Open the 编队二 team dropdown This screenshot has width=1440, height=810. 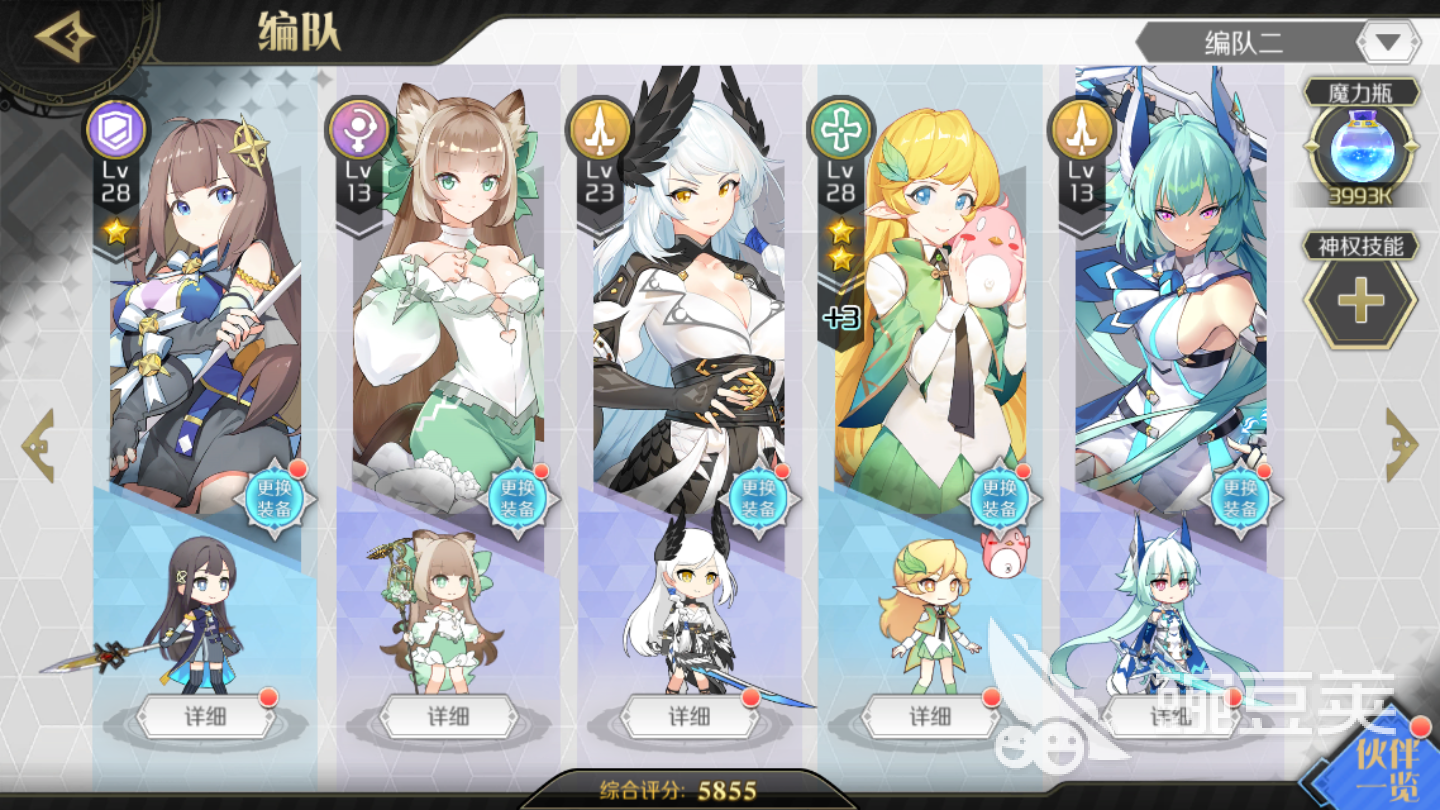[x=1389, y=43]
